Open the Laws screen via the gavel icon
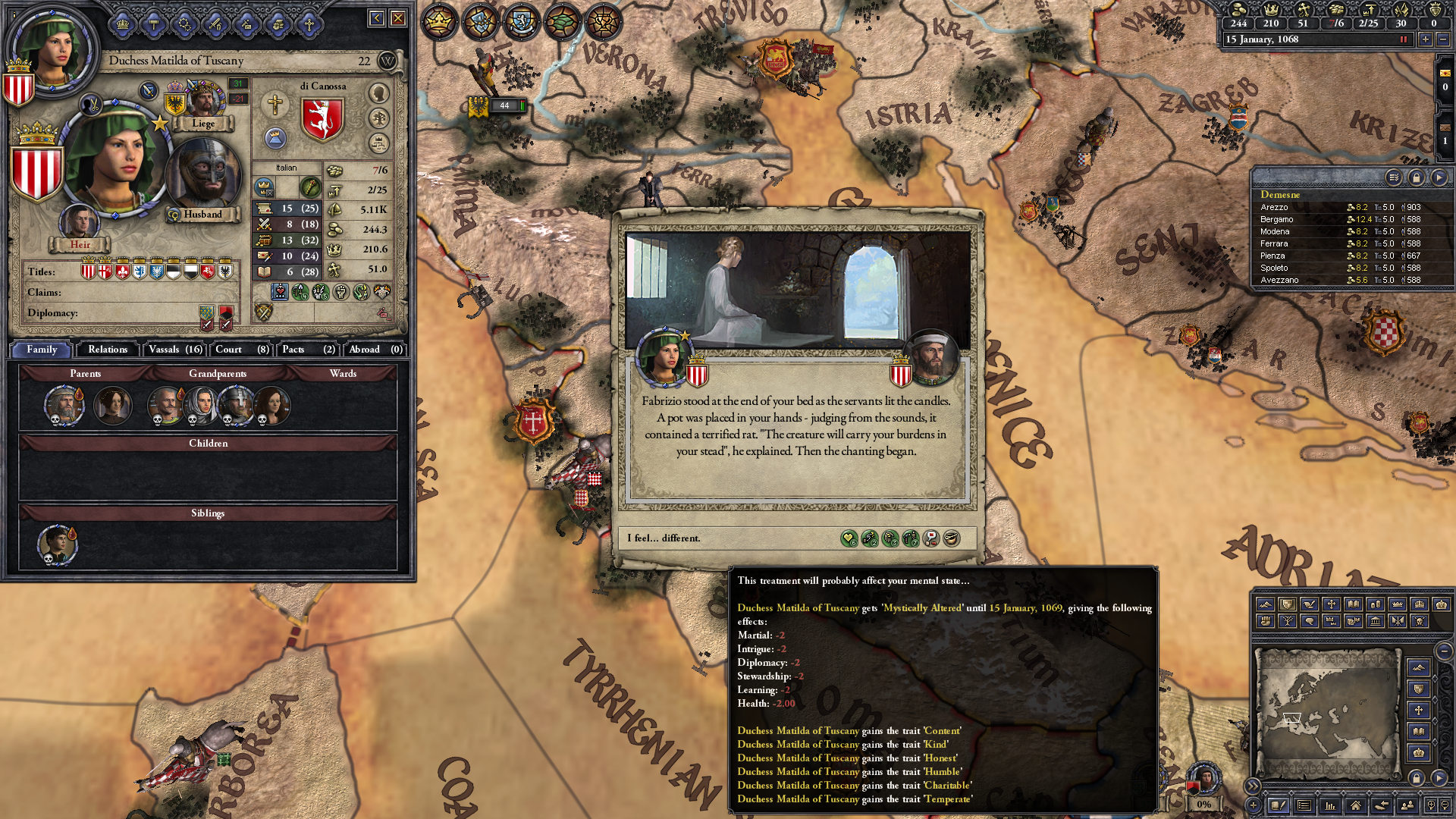The image size is (1456, 819). coord(154,23)
